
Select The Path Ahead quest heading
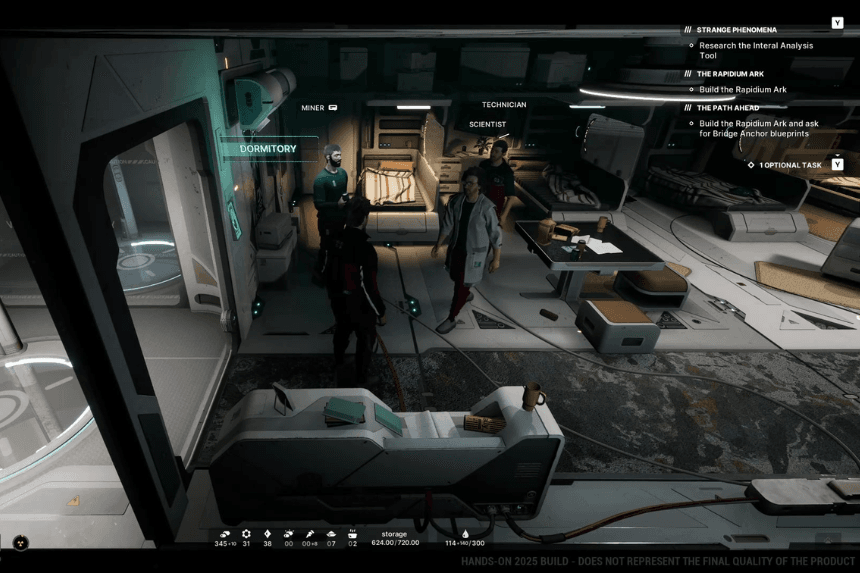(x=727, y=108)
